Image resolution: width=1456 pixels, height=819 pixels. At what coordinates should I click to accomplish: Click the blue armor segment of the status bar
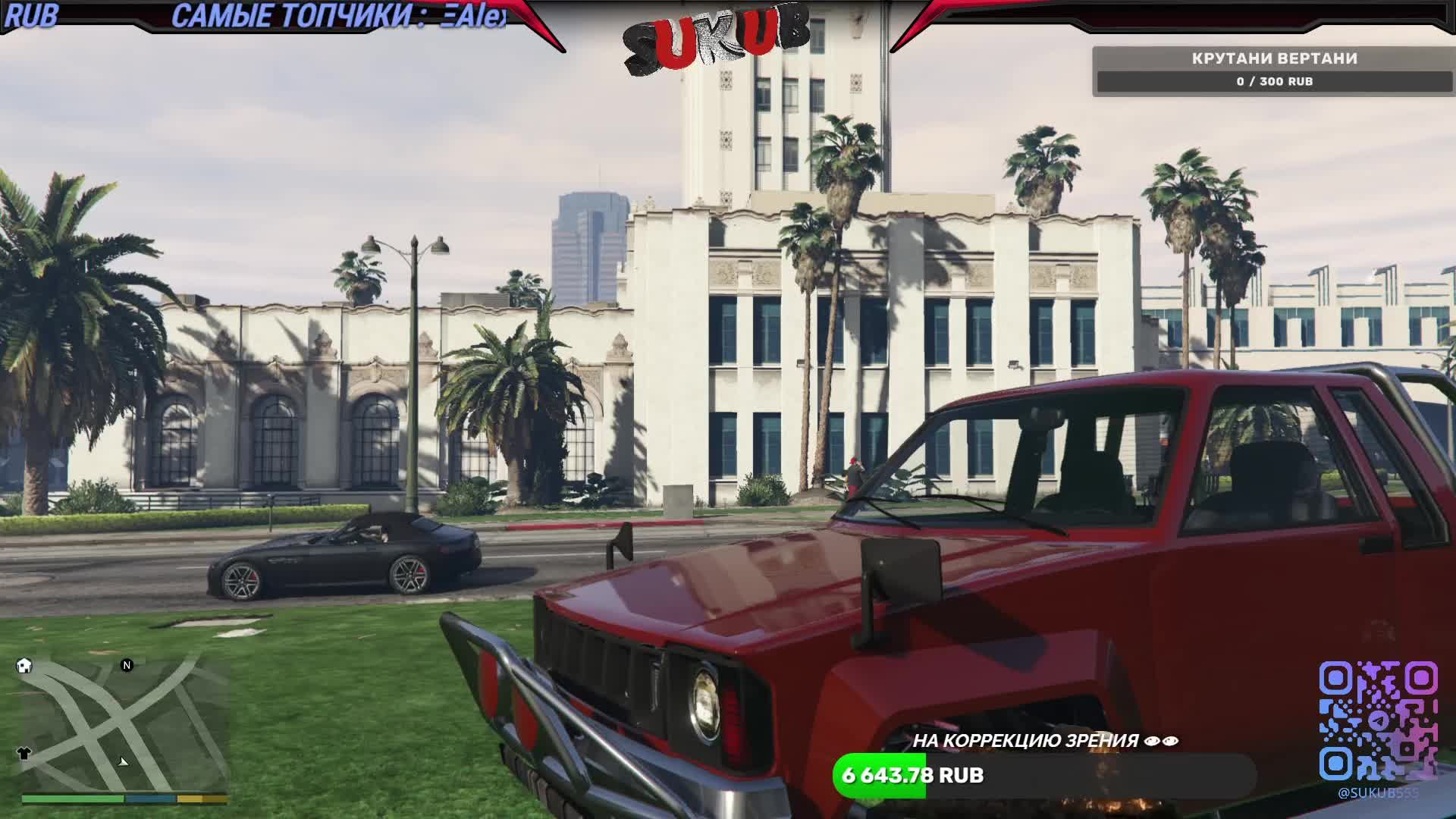tap(150, 797)
